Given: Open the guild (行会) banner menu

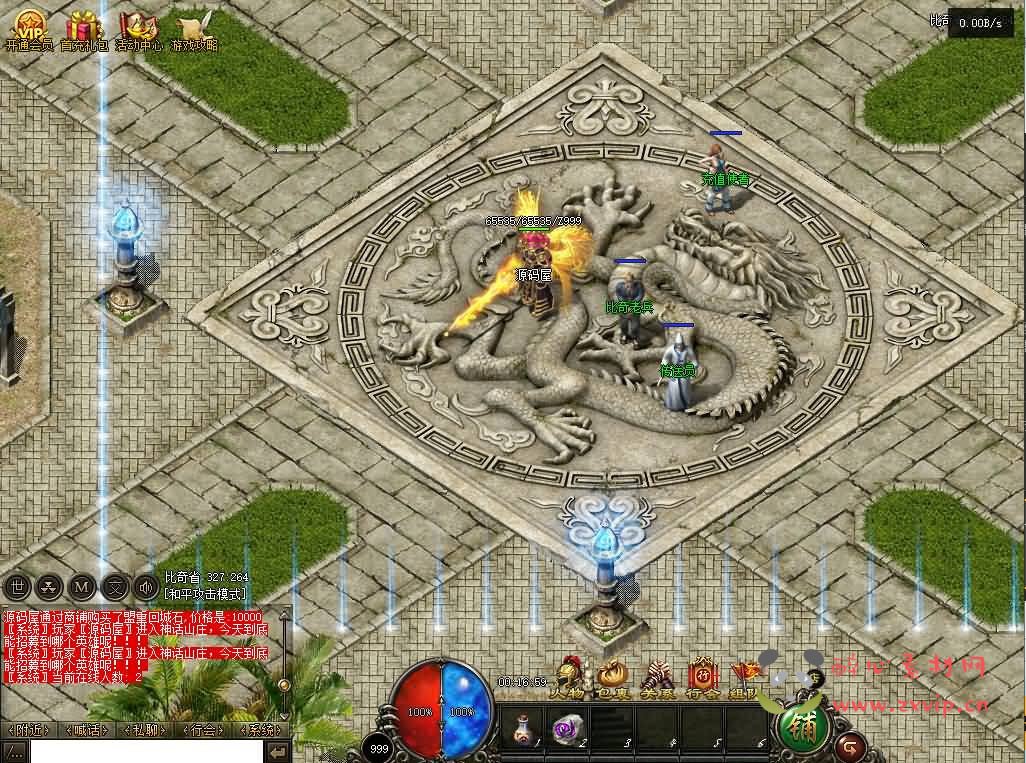Looking at the screenshot, I should pyautogui.click(x=703, y=676).
